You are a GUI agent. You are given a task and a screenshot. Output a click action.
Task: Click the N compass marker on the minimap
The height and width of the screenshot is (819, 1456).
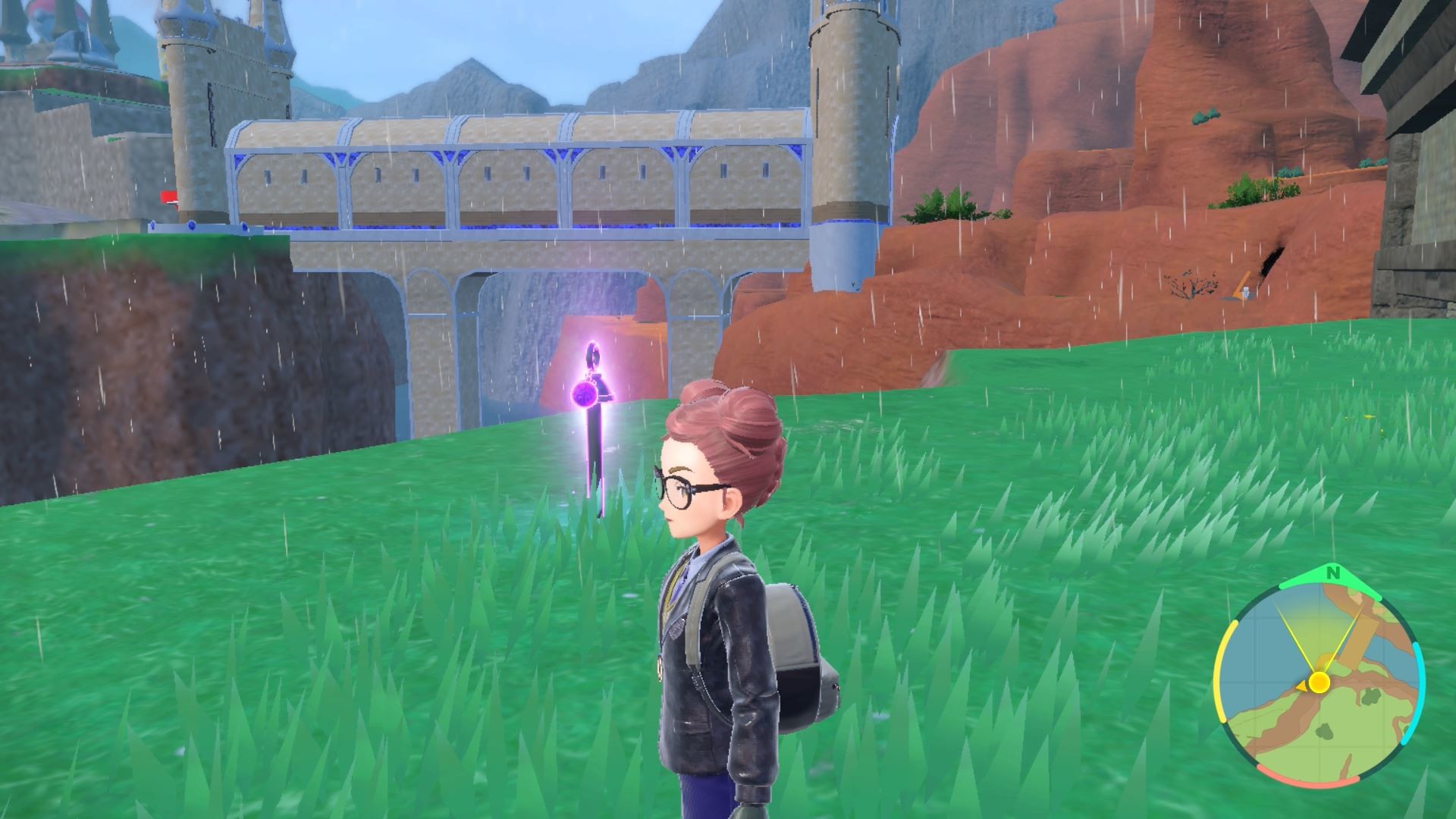[x=1334, y=572]
